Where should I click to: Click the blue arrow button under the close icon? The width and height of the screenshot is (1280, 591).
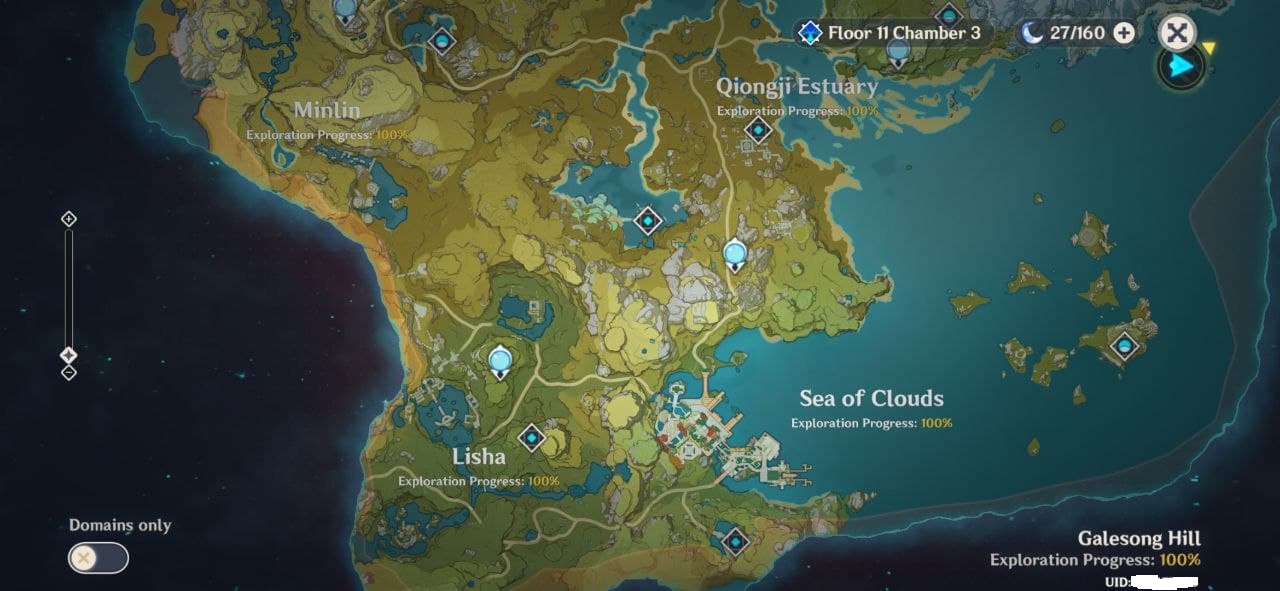point(1182,67)
